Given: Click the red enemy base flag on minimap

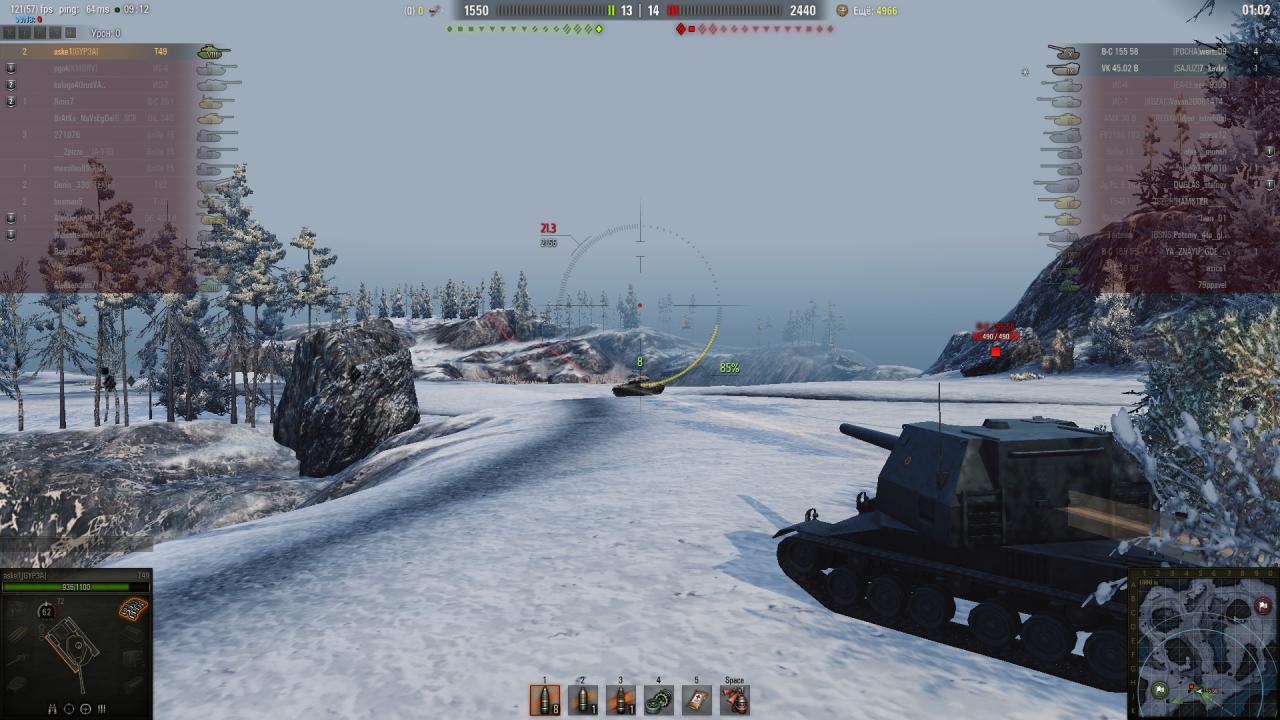Looking at the screenshot, I should [1263, 606].
